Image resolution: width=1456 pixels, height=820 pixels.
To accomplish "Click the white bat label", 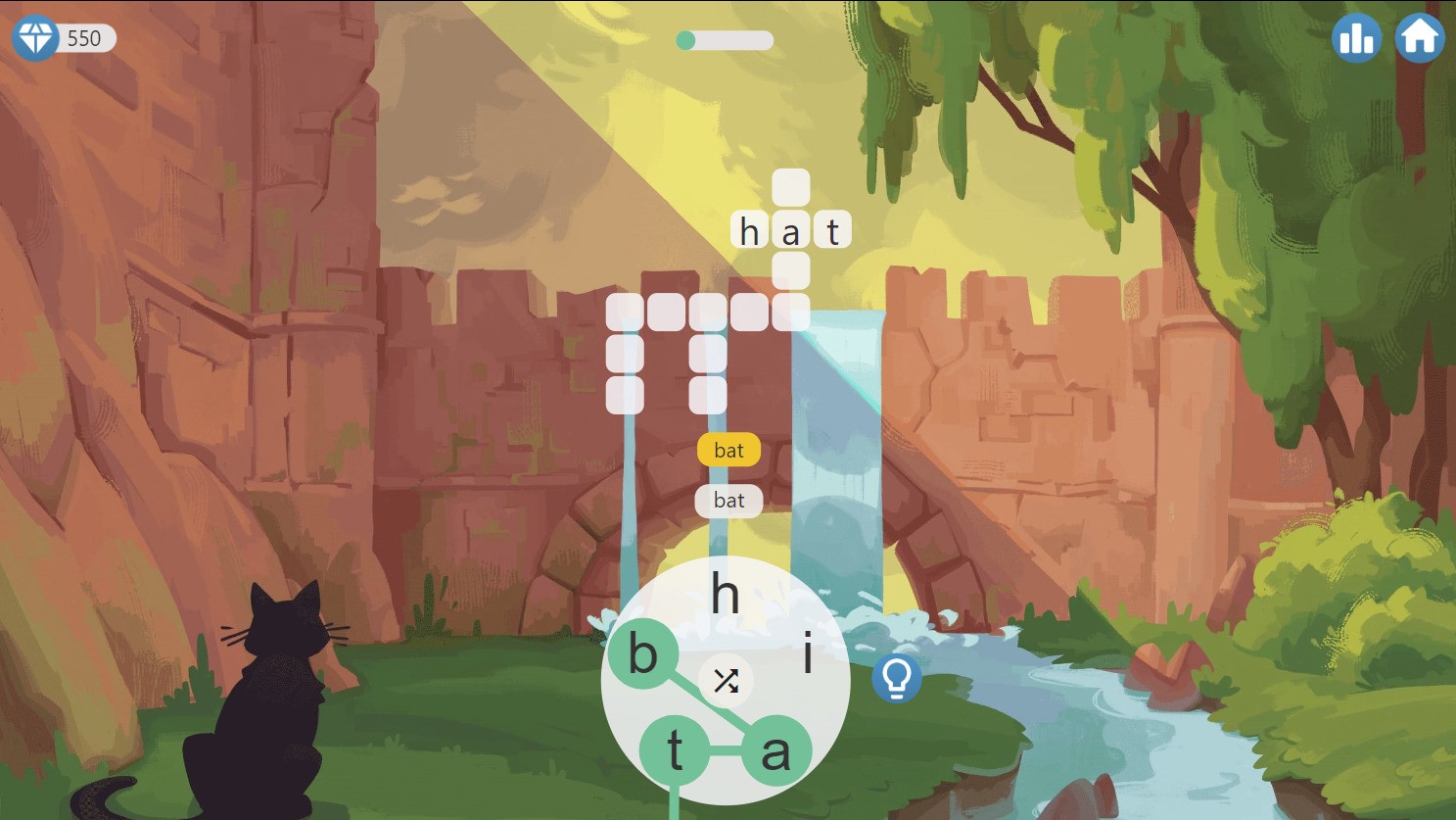I will [728, 501].
